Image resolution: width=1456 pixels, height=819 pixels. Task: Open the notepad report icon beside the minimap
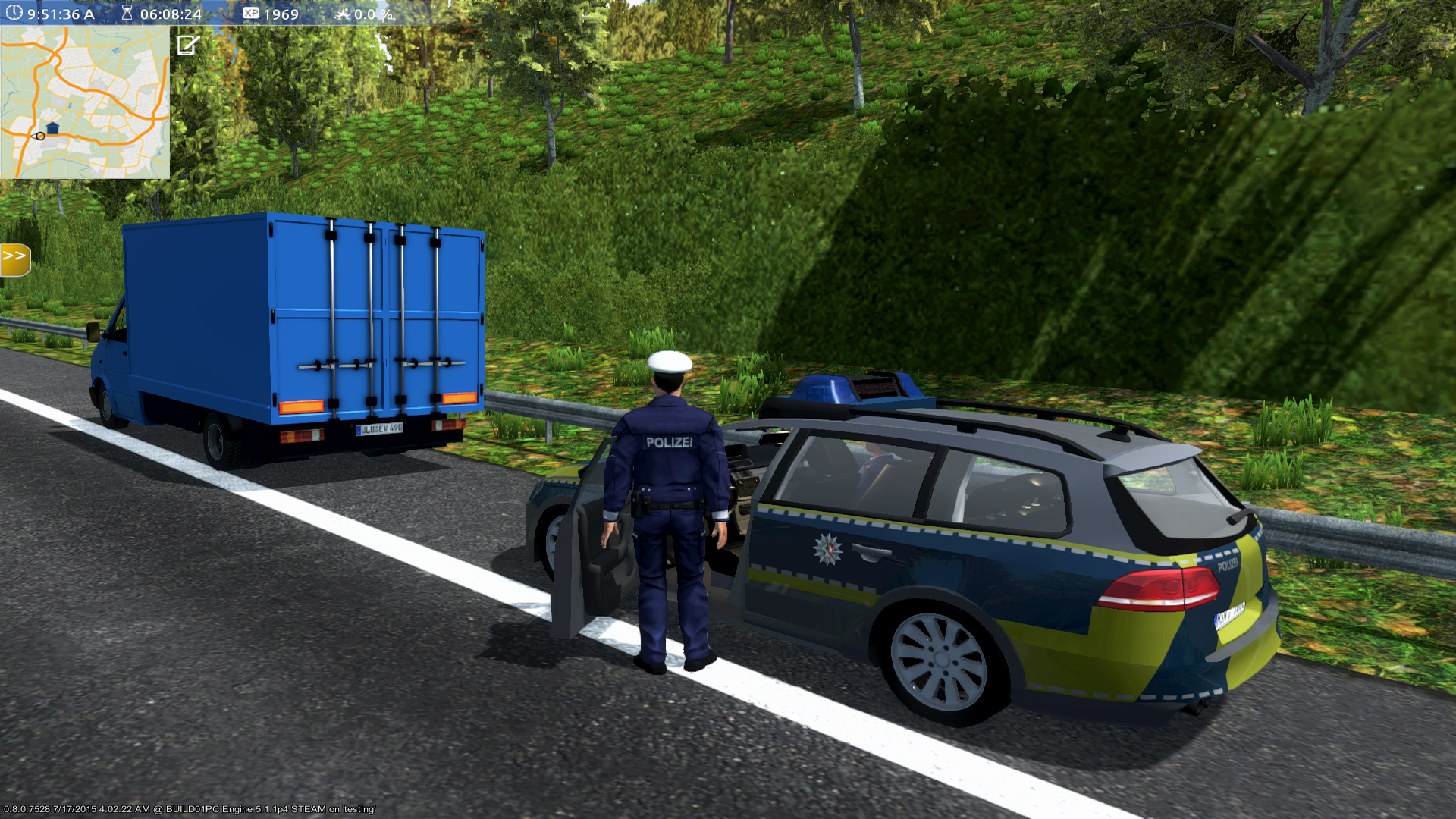(184, 45)
